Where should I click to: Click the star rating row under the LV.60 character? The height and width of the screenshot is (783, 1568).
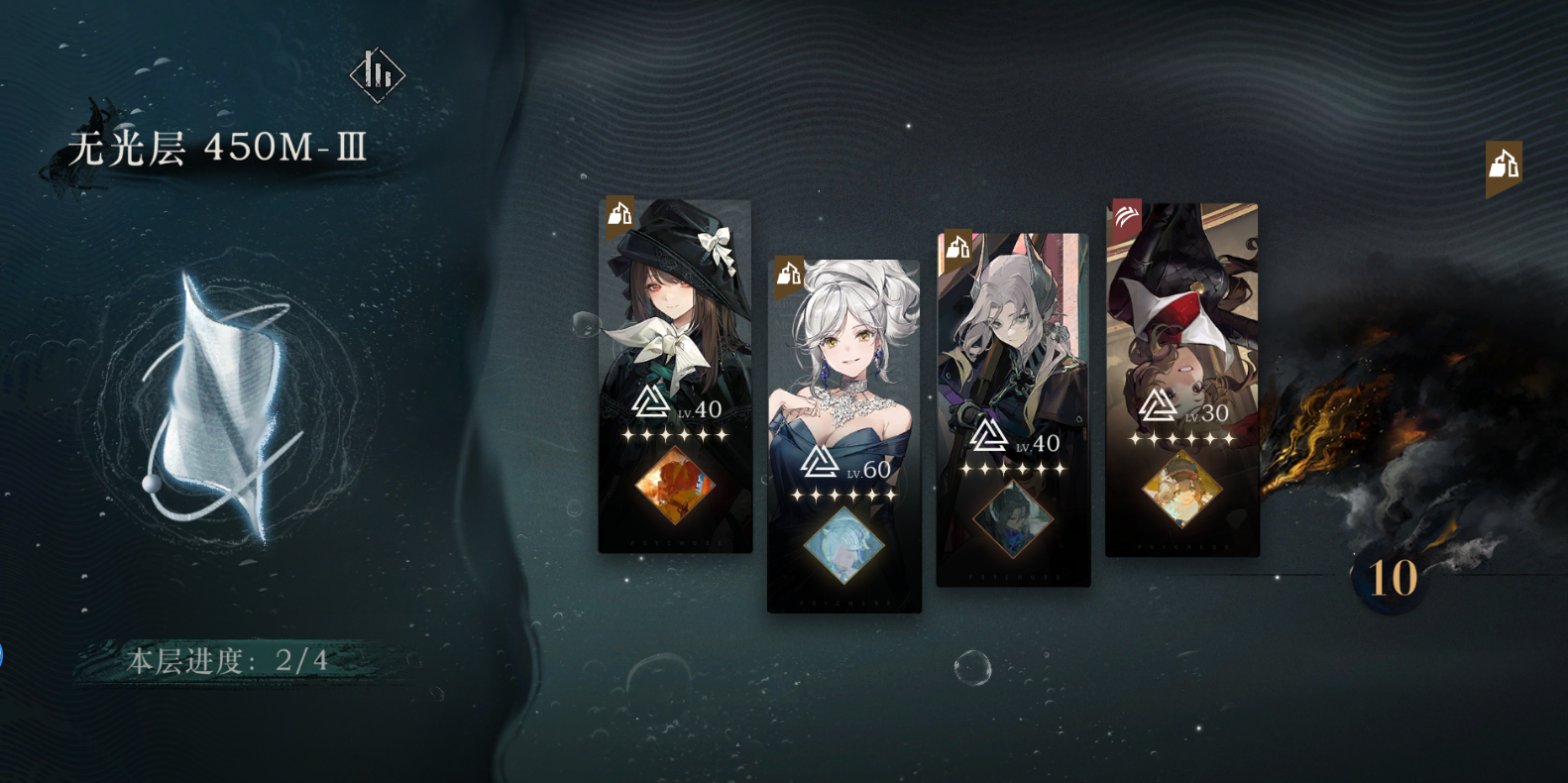tap(844, 496)
